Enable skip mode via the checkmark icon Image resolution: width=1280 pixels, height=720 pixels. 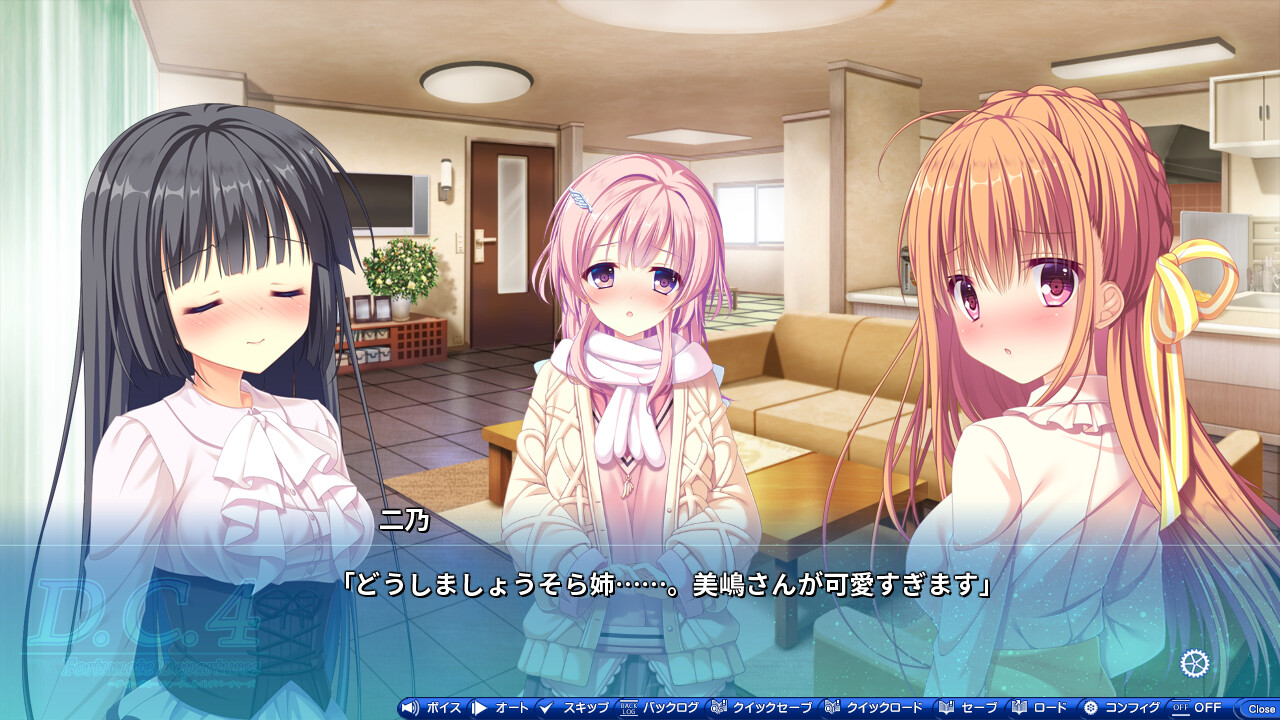tap(546, 707)
